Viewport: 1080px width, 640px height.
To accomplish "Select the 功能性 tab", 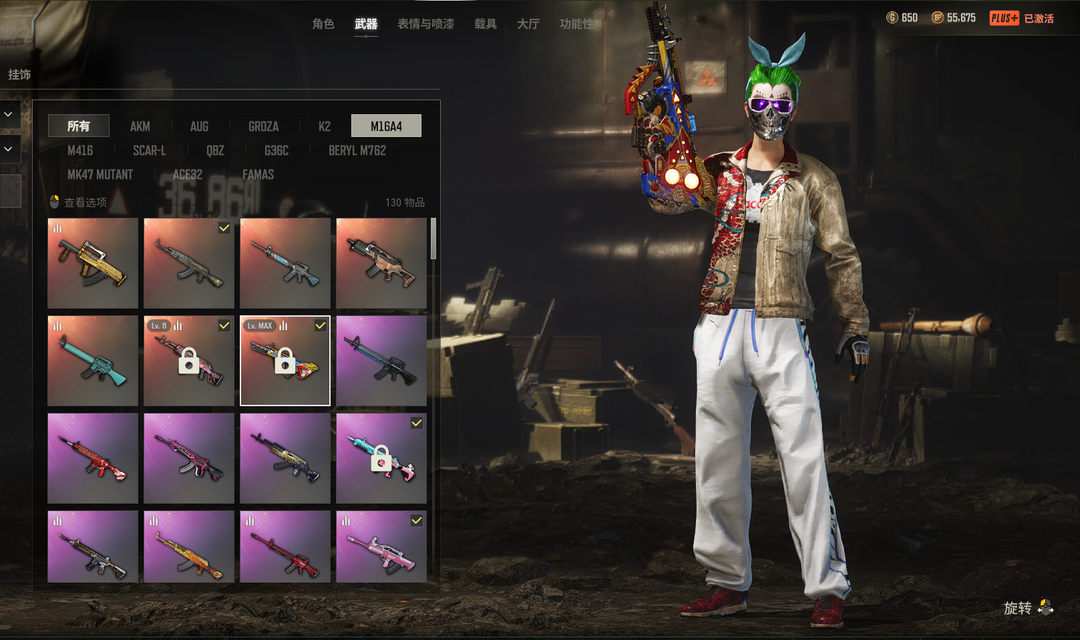I will [576, 23].
